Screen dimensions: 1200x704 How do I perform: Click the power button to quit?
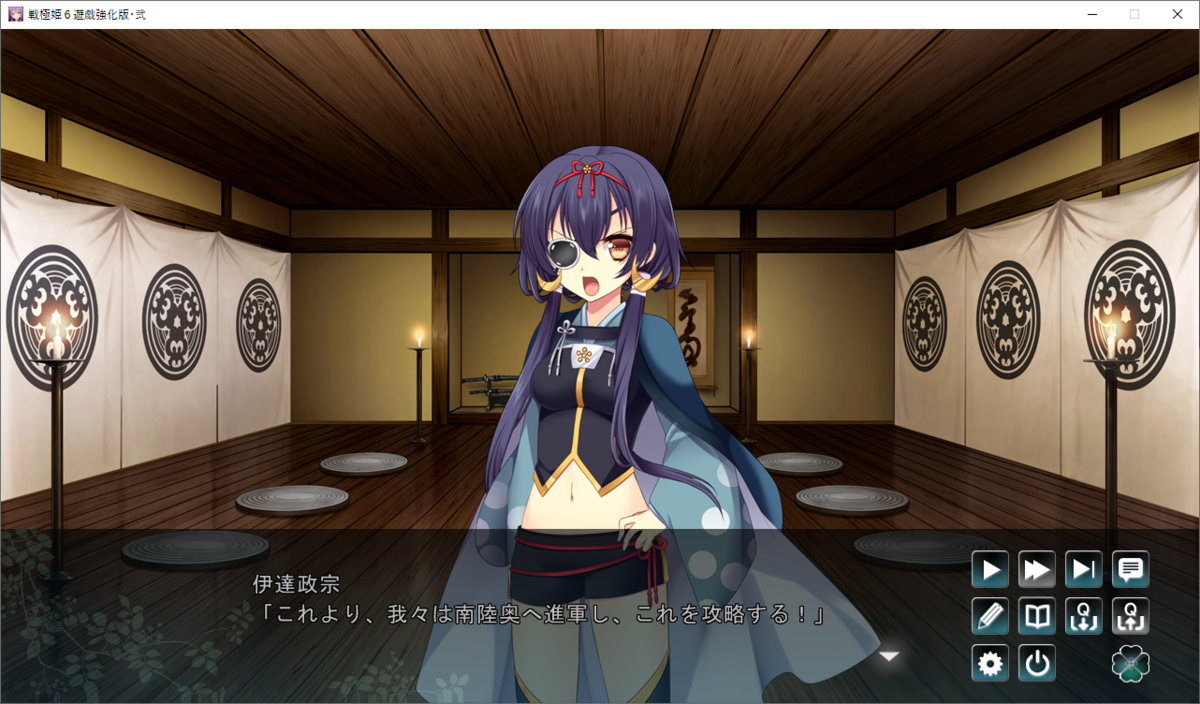coord(1037,663)
